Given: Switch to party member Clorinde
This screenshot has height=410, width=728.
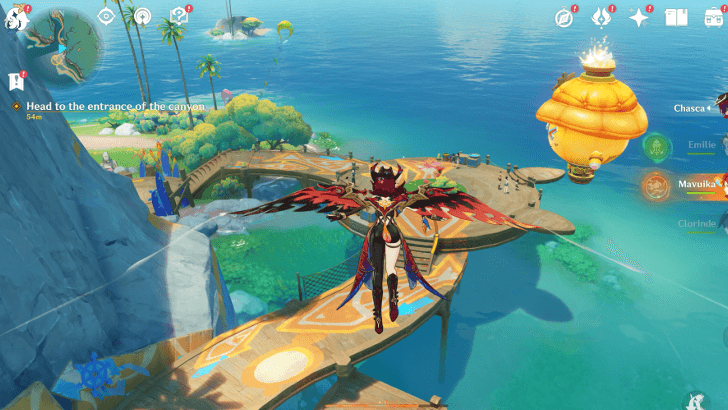Looking at the screenshot, I should point(697,223).
